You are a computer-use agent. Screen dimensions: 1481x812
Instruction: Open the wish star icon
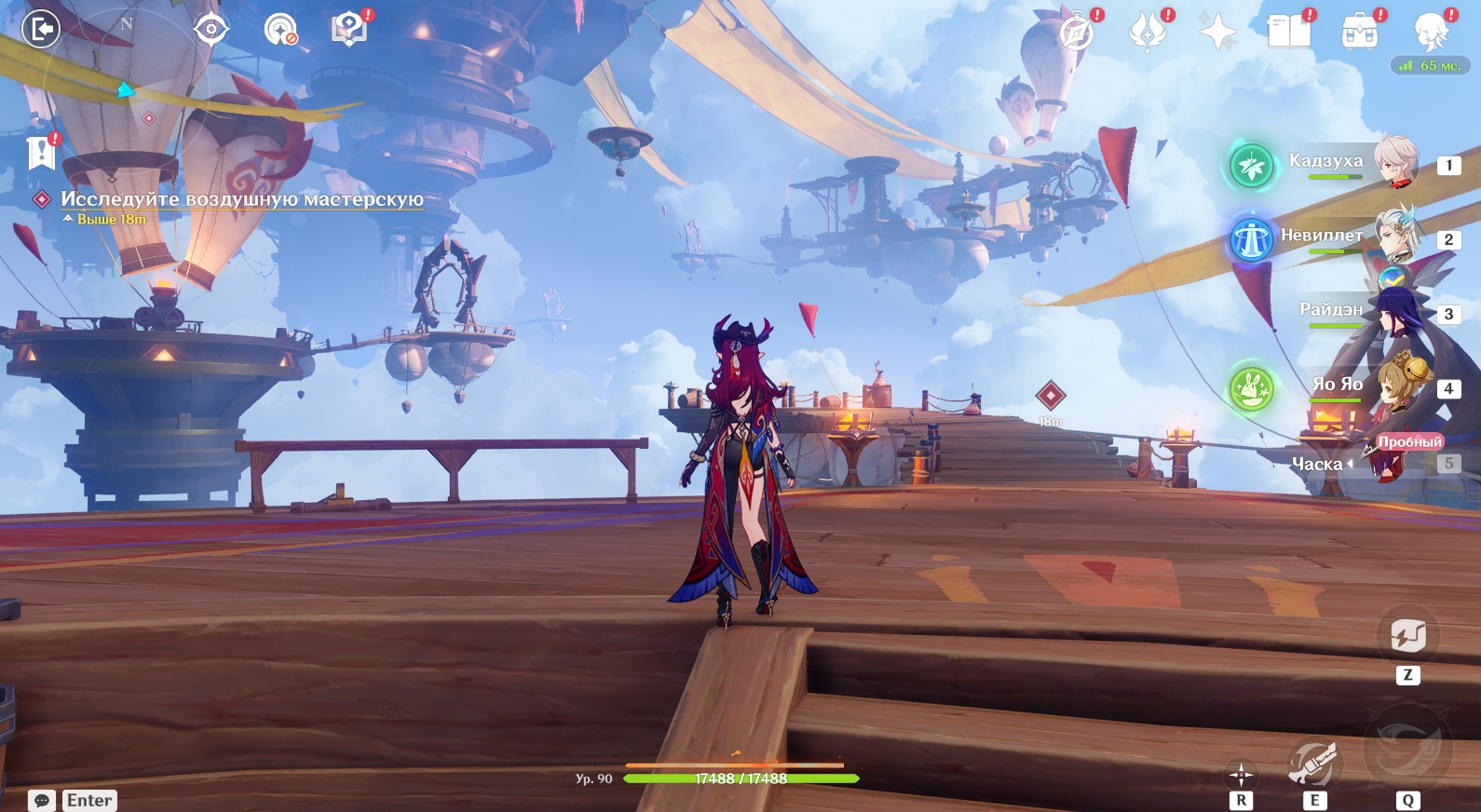(x=1217, y=33)
